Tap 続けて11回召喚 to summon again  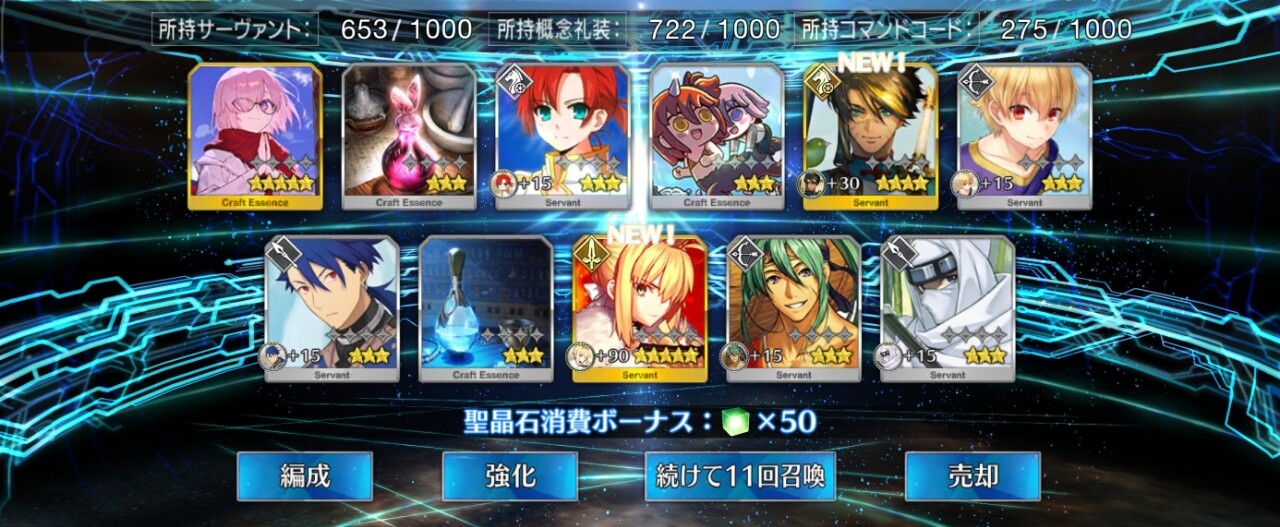pyautogui.click(x=740, y=476)
